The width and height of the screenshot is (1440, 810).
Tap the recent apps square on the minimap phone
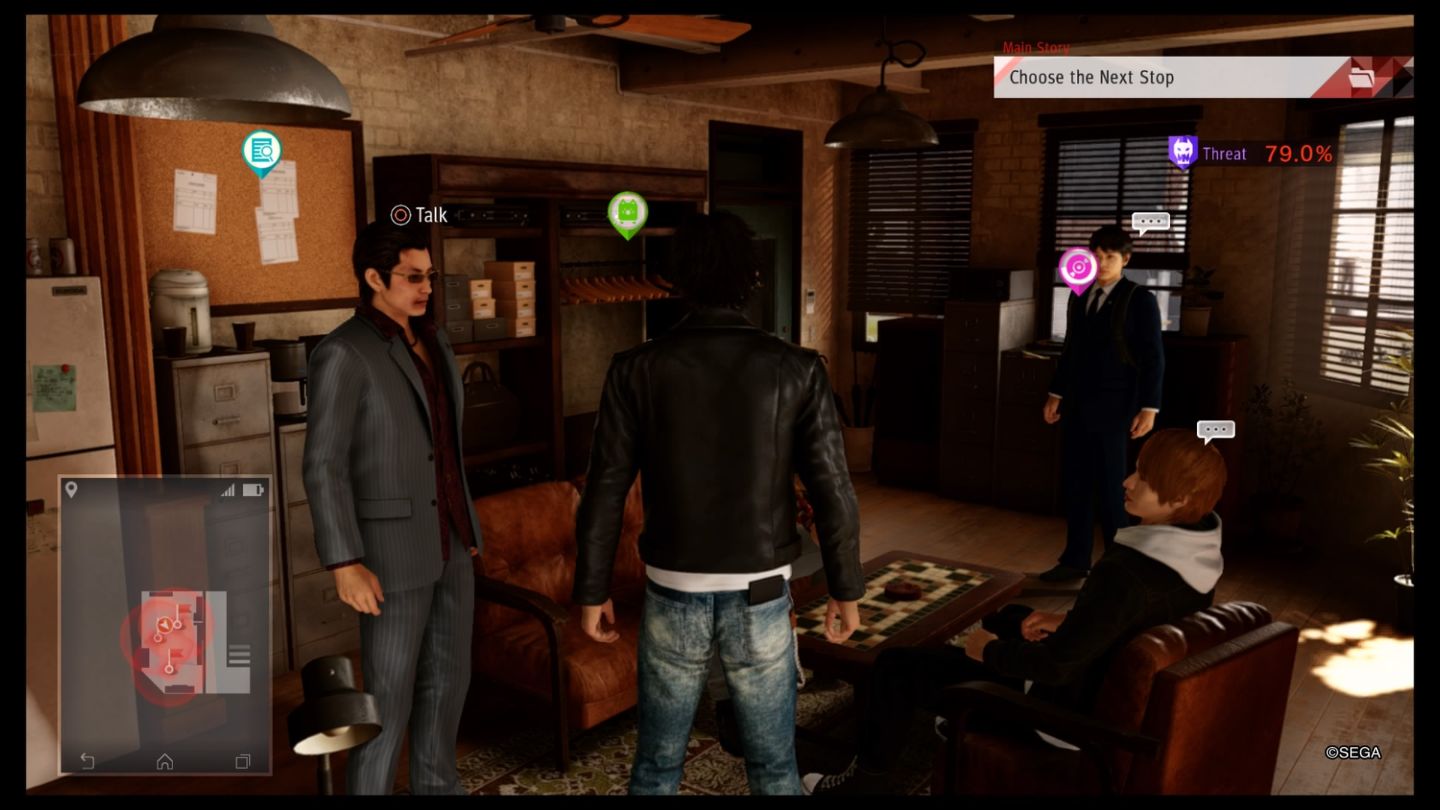tap(241, 760)
